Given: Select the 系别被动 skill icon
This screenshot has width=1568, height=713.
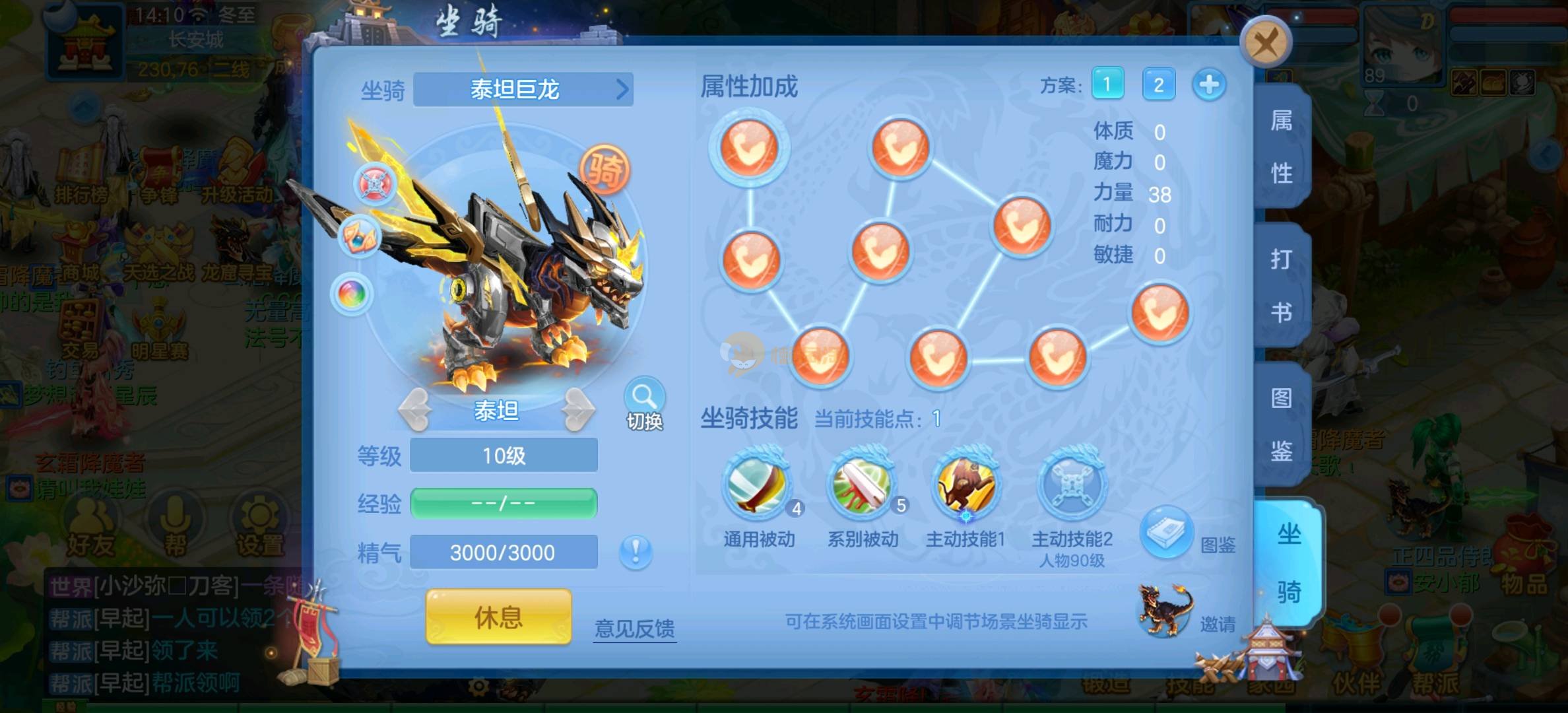Looking at the screenshot, I should pyautogui.click(x=862, y=485).
